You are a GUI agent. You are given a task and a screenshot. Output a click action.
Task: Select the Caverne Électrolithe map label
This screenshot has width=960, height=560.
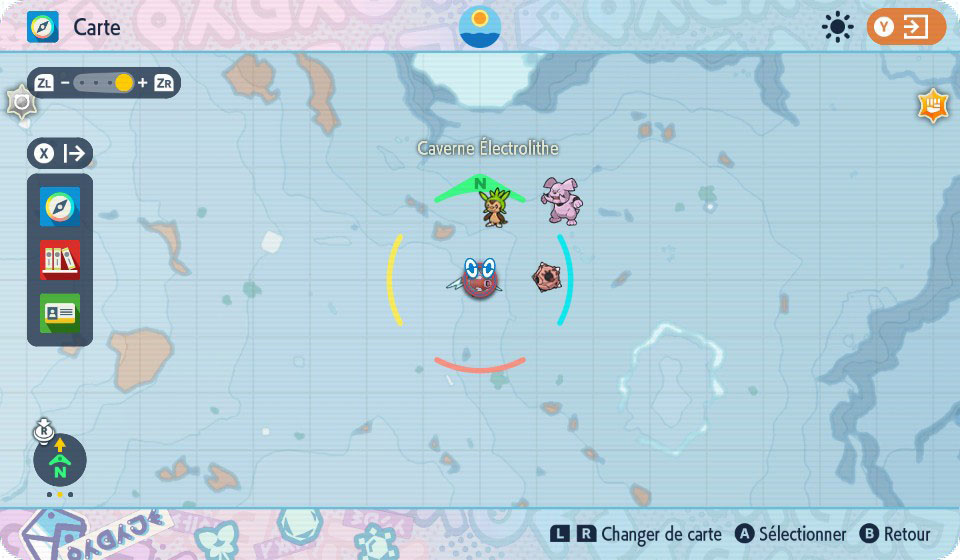click(x=488, y=148)
